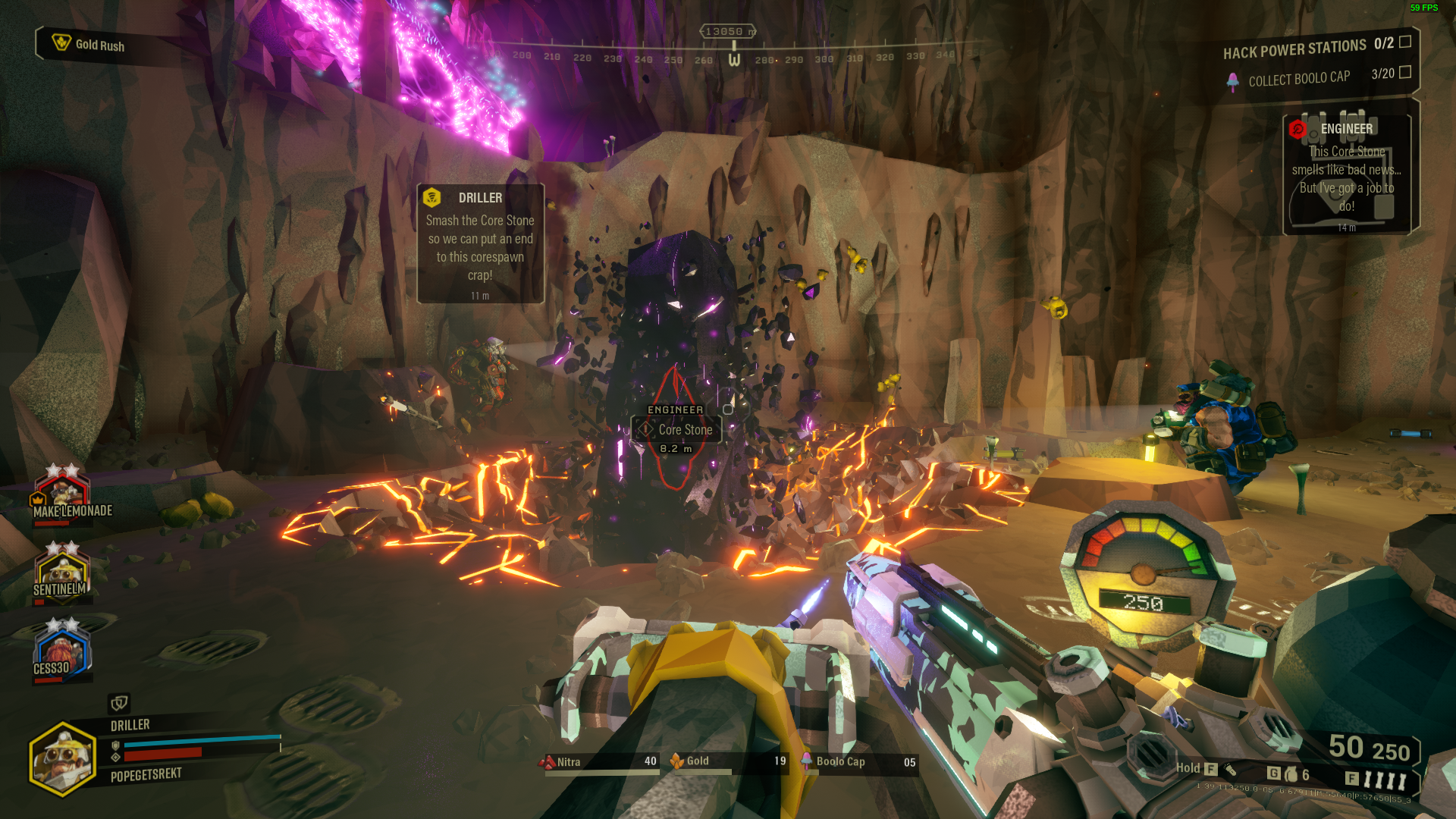Image resolution: width=1456 pixels, height=819 pixels.
Task: Select the Core Stone ping marker
Action: 676,429
